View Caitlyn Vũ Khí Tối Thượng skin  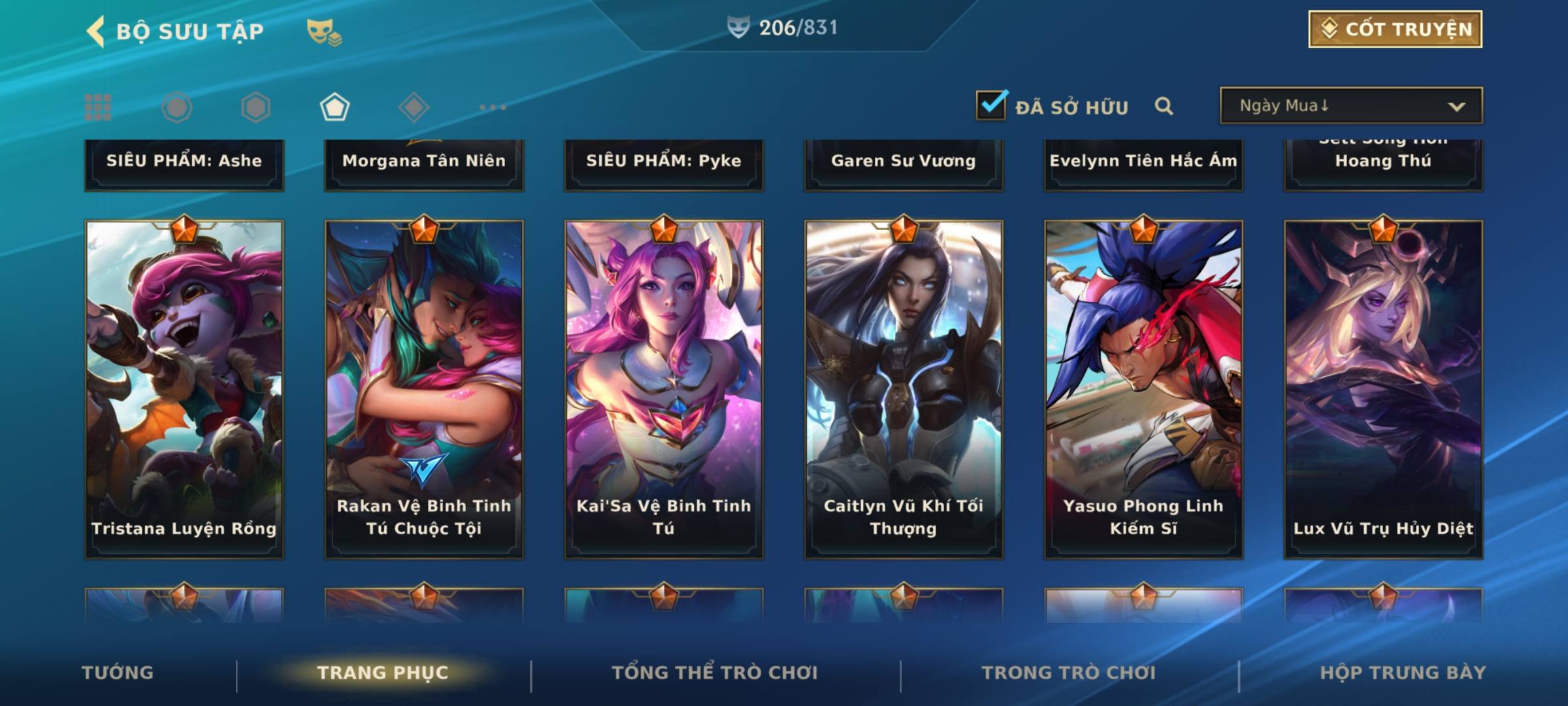click(x=904, y=389)
